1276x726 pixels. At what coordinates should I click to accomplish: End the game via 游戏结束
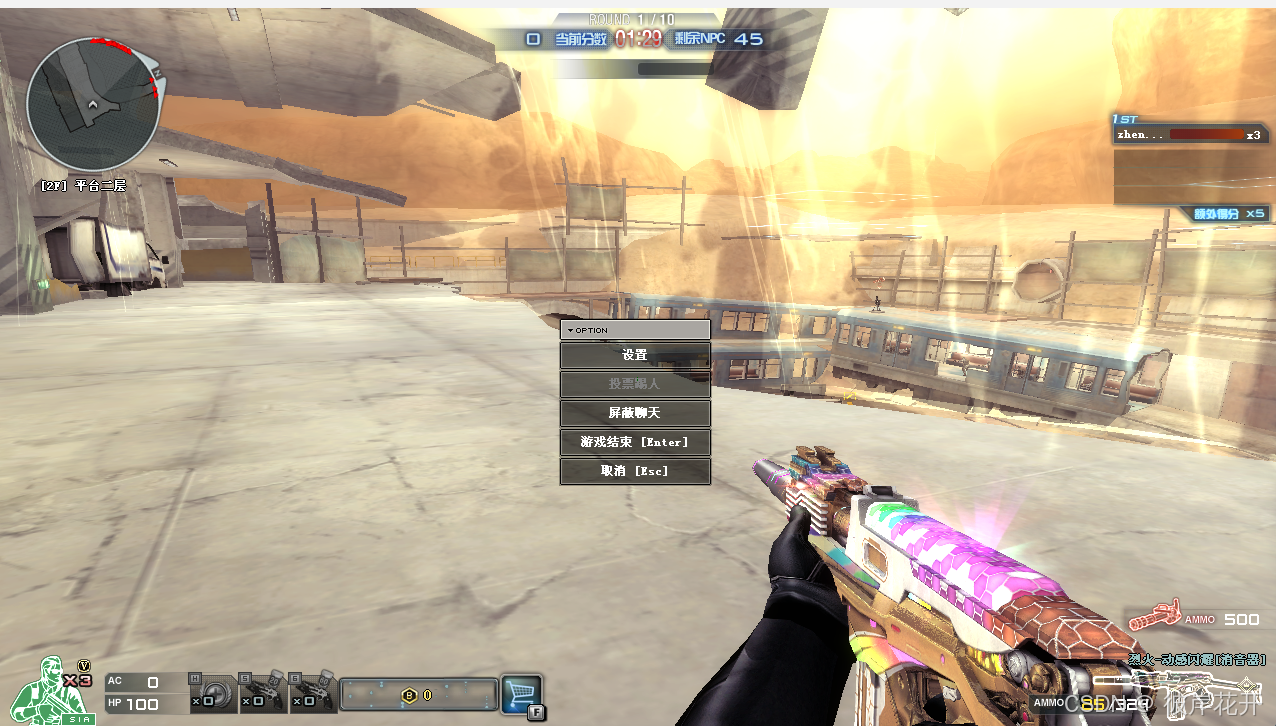[635, 442]
